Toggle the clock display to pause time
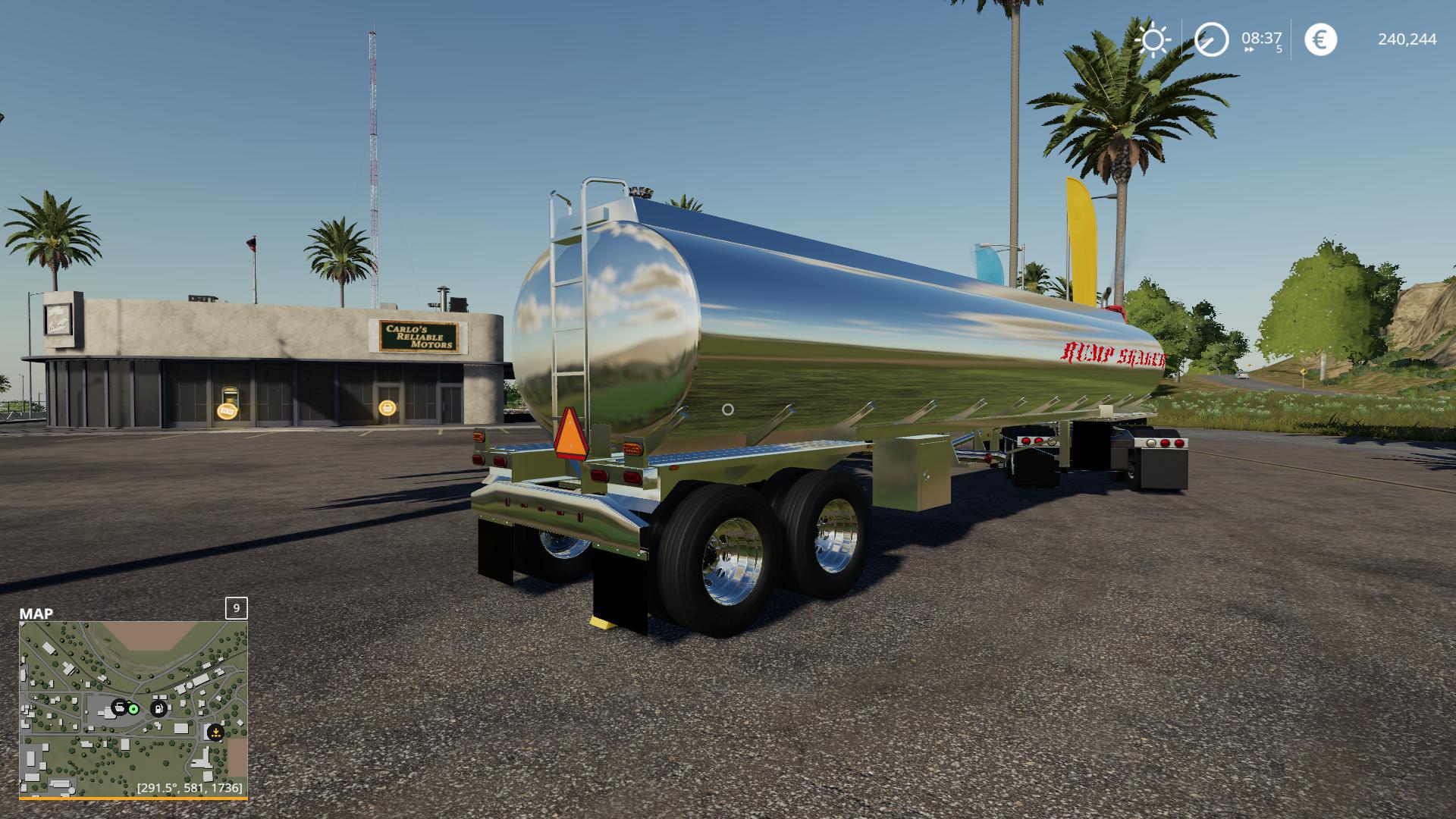Viewport: 1456px width, 819px height. point(1262,38)
